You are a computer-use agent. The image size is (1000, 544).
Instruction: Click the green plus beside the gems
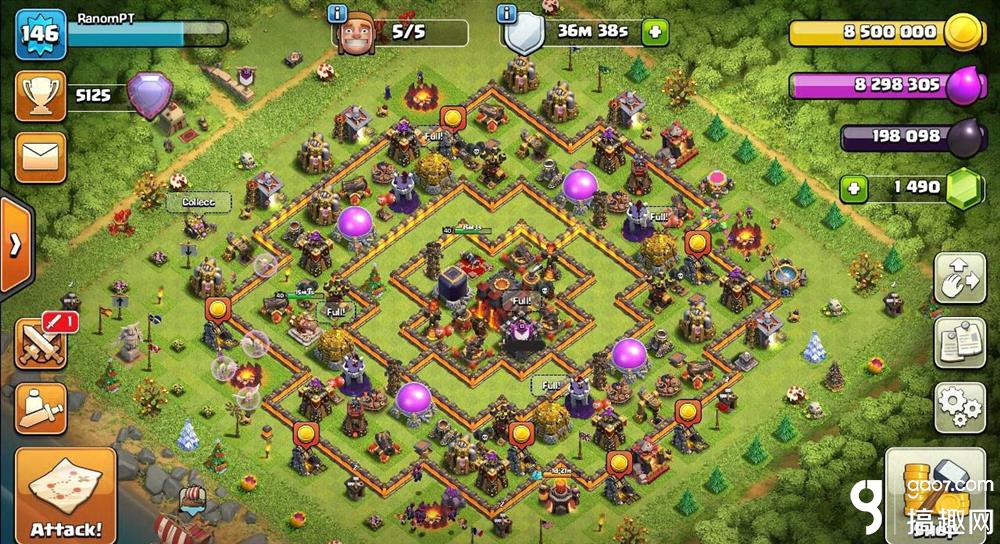click(853, 188)
